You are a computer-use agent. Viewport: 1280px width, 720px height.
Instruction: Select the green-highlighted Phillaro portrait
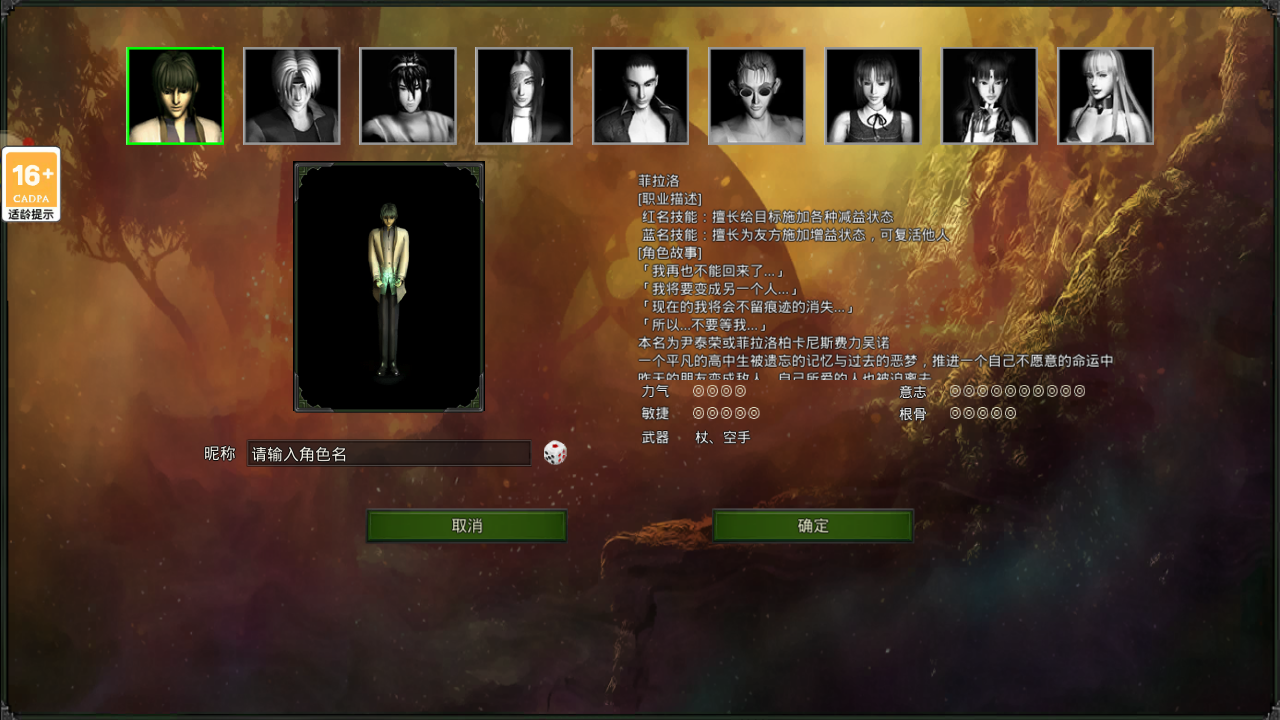(175, 96)
